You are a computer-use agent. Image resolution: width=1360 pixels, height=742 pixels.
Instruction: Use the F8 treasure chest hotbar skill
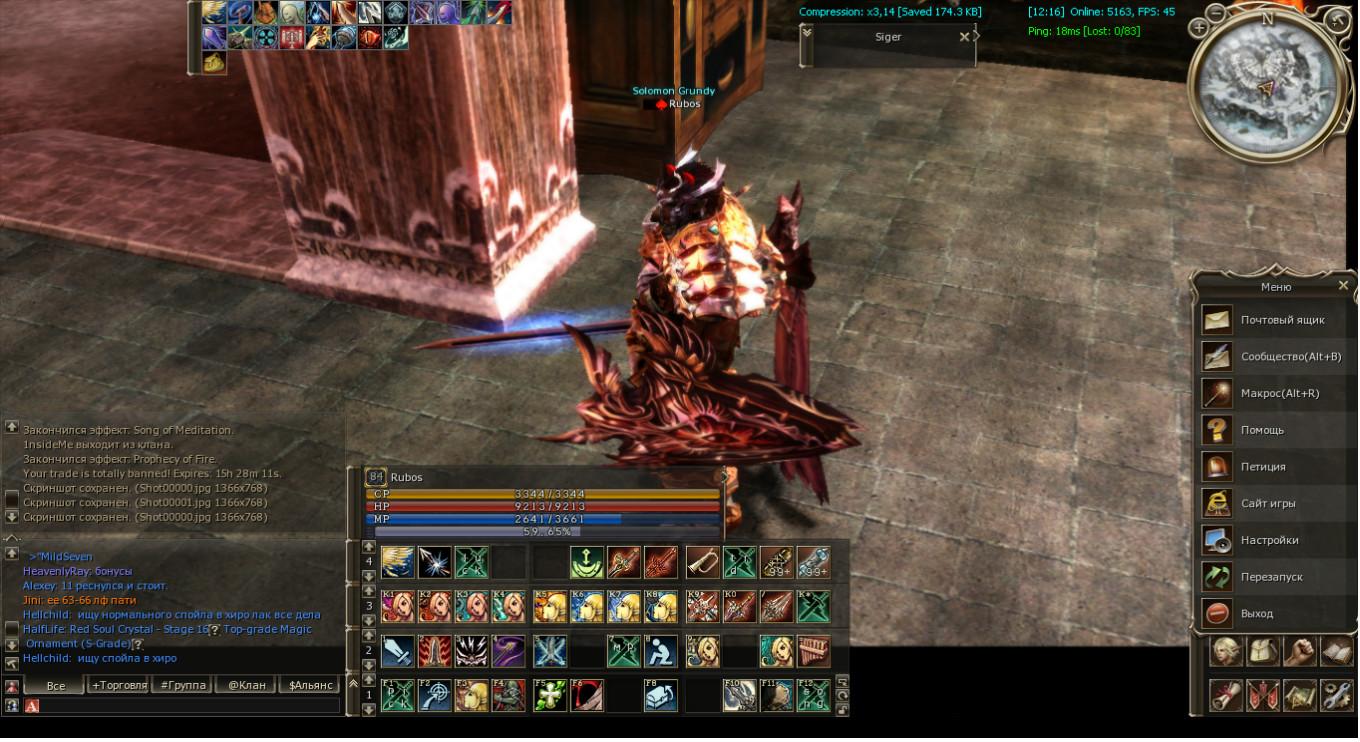click(x=660, y=695)
